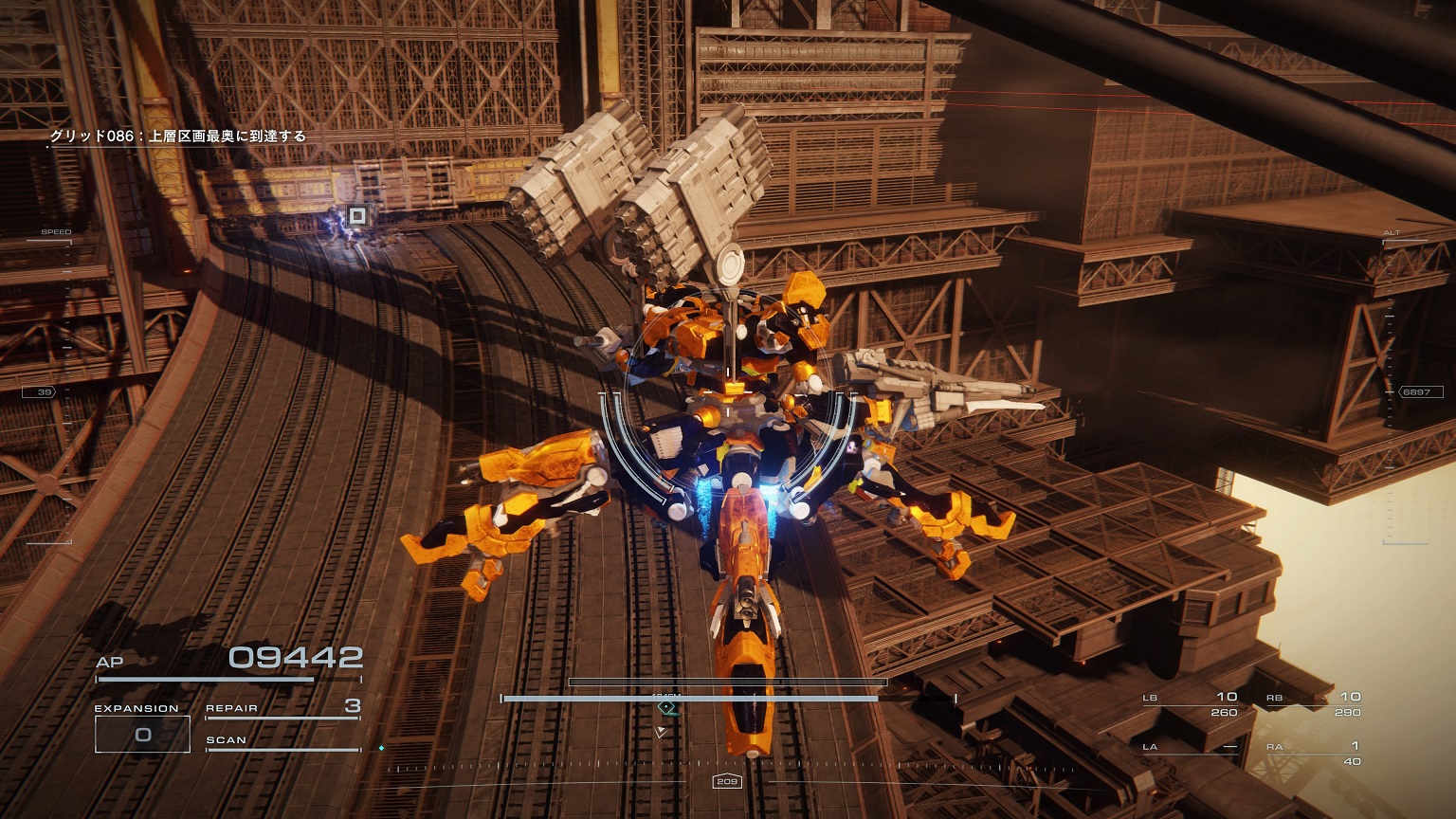Select the EXPANSION slot box

pos(142,734)
